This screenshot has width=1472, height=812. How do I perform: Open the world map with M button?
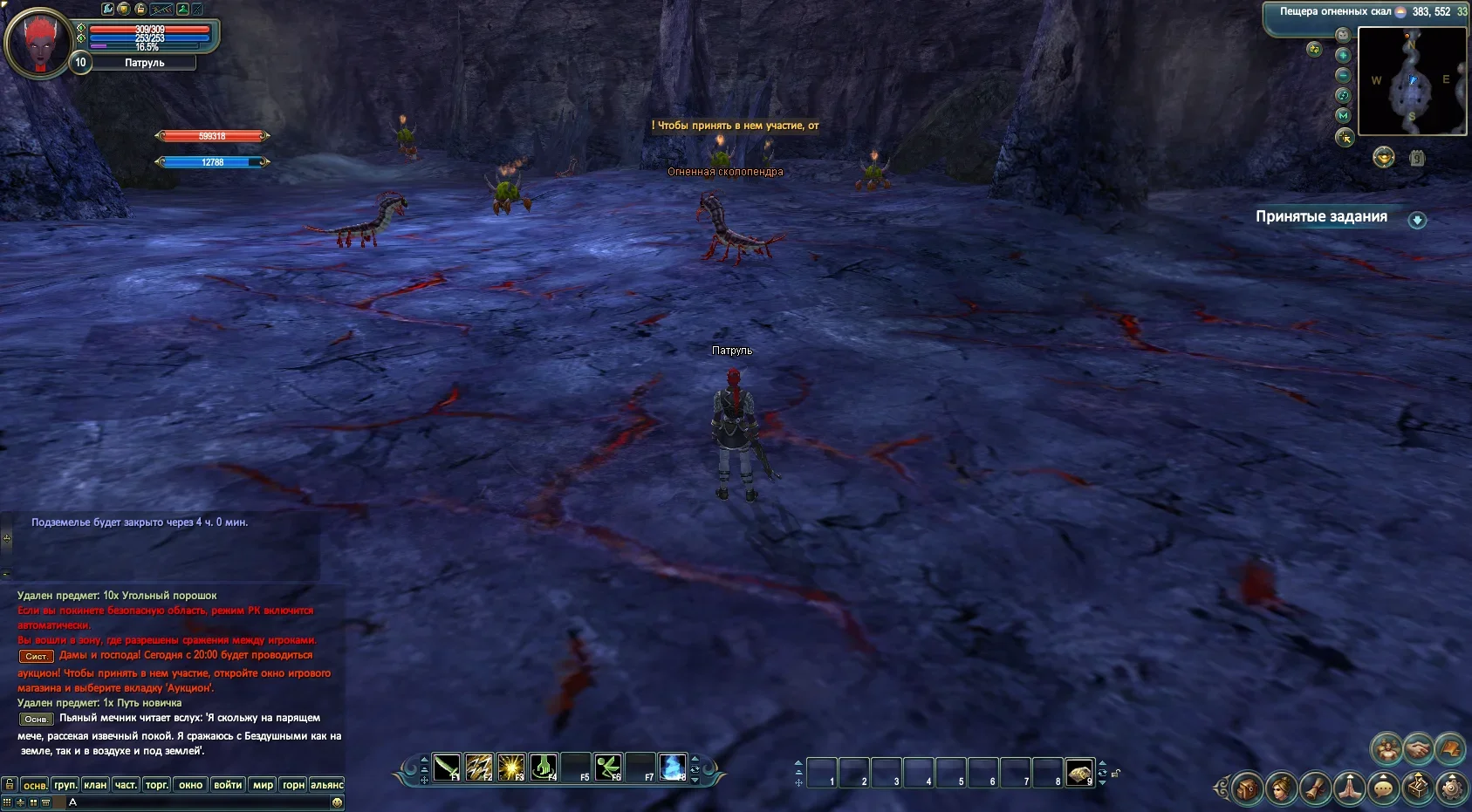1343,115
